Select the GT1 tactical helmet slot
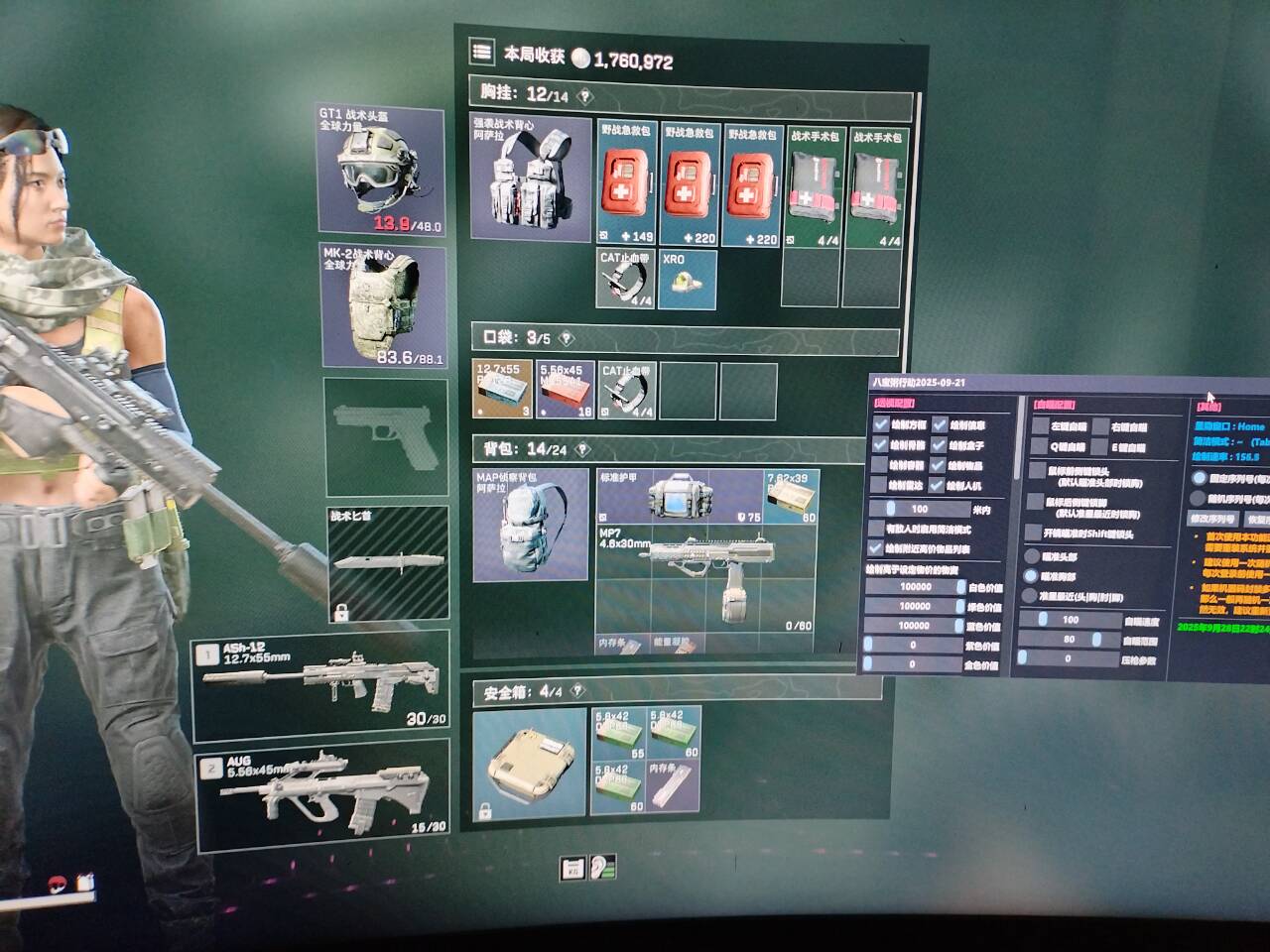 (x=381, y=171)
